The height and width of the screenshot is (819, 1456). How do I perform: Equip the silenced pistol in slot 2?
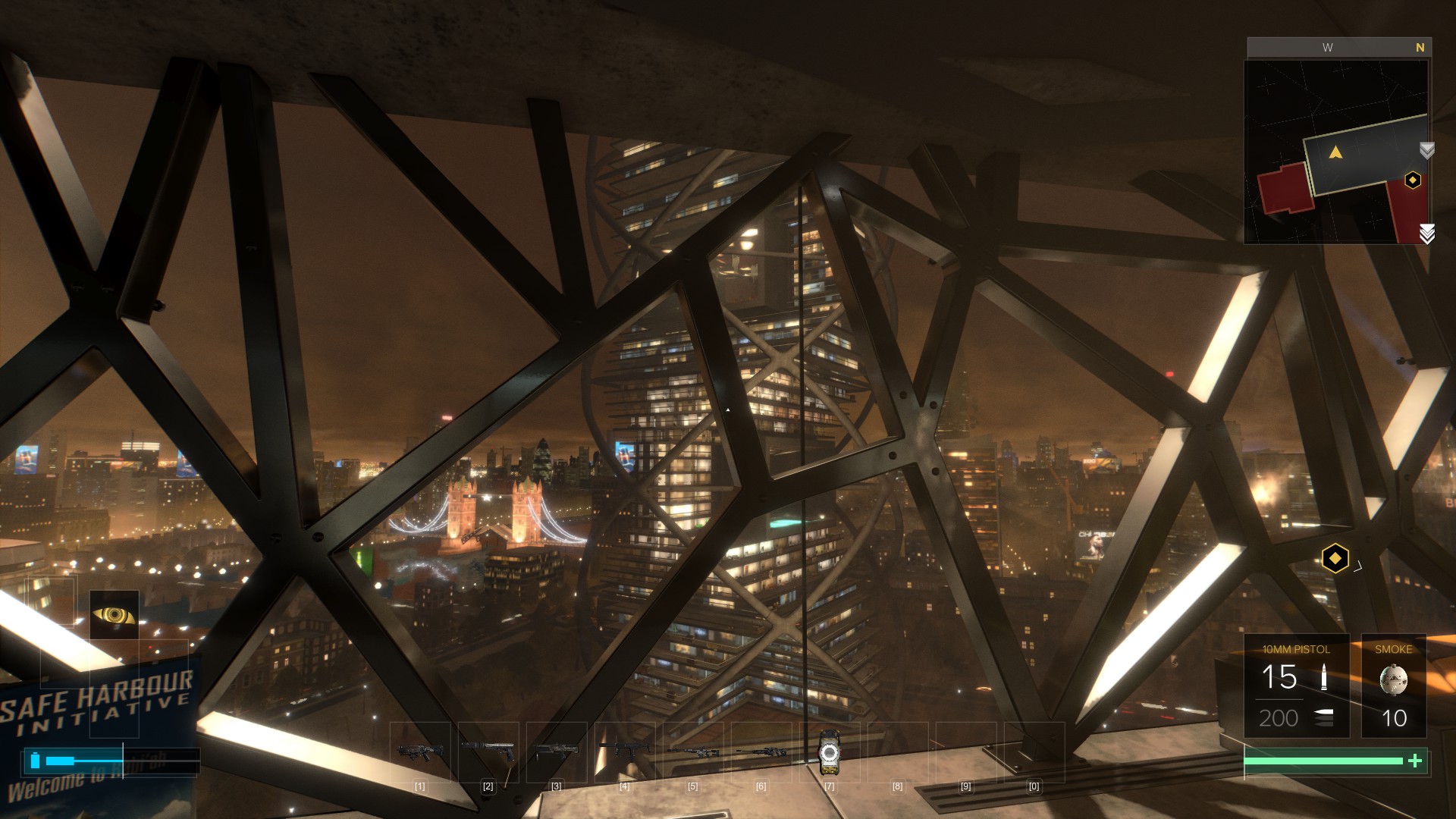coord(488,752)
